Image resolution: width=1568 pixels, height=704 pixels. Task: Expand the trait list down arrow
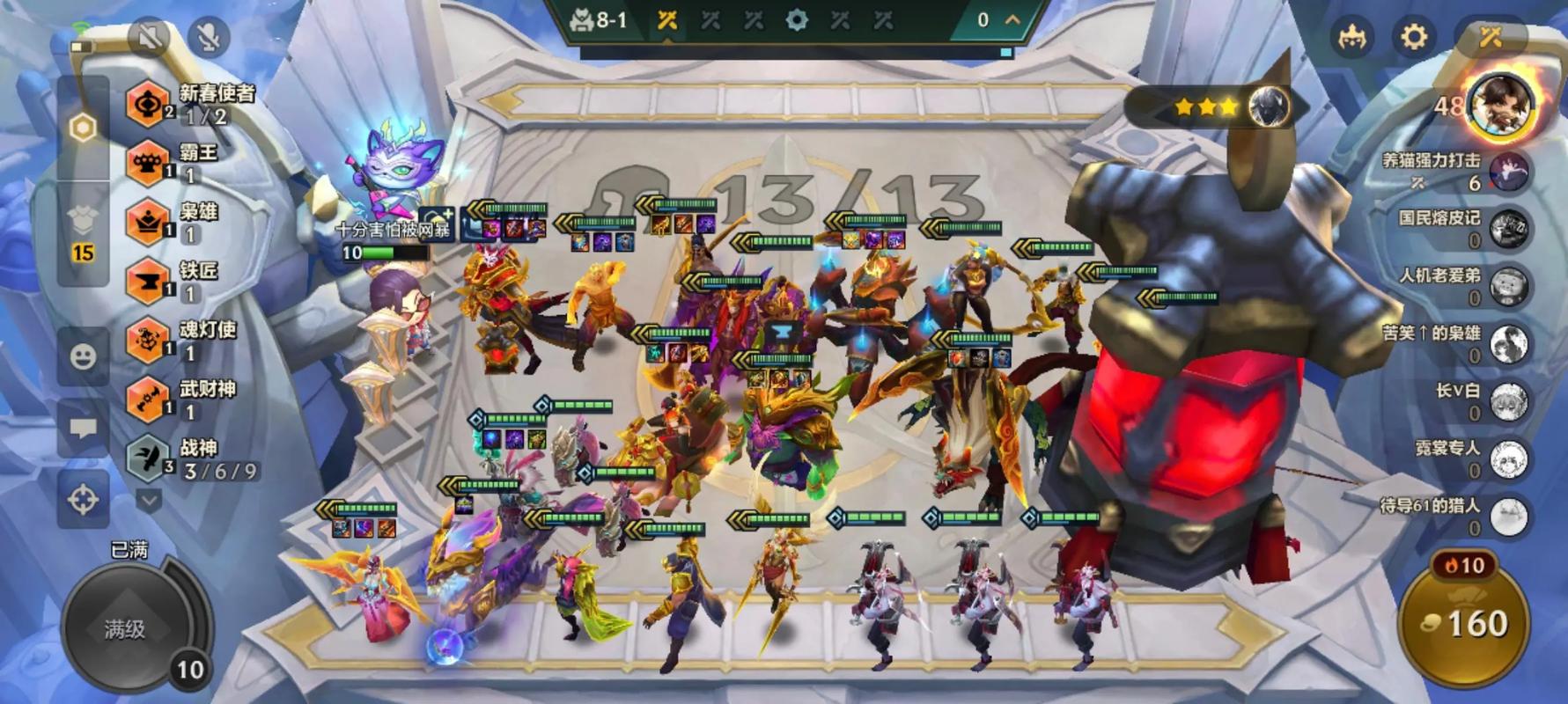point(149,501)
